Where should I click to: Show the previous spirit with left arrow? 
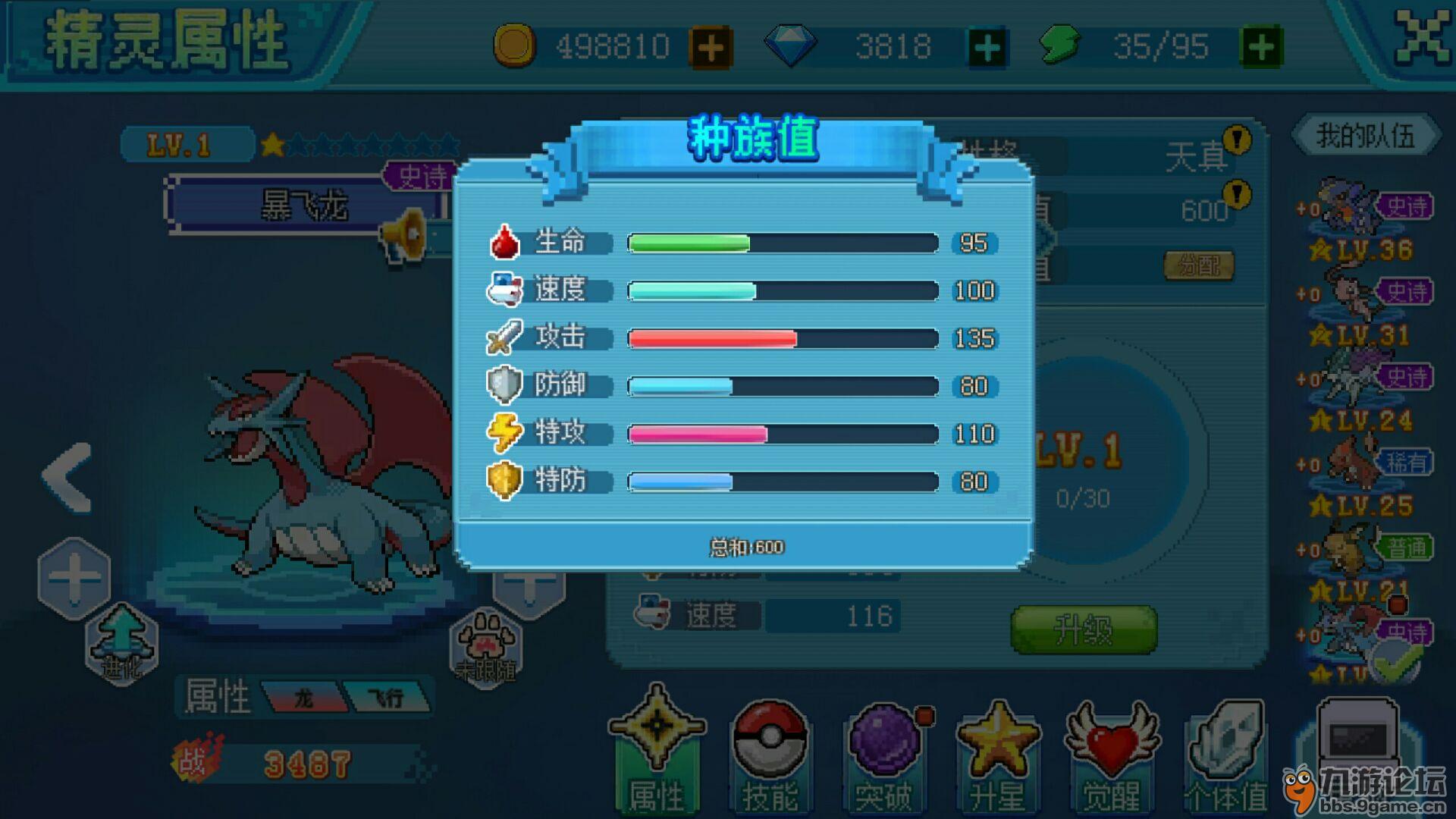68,478
